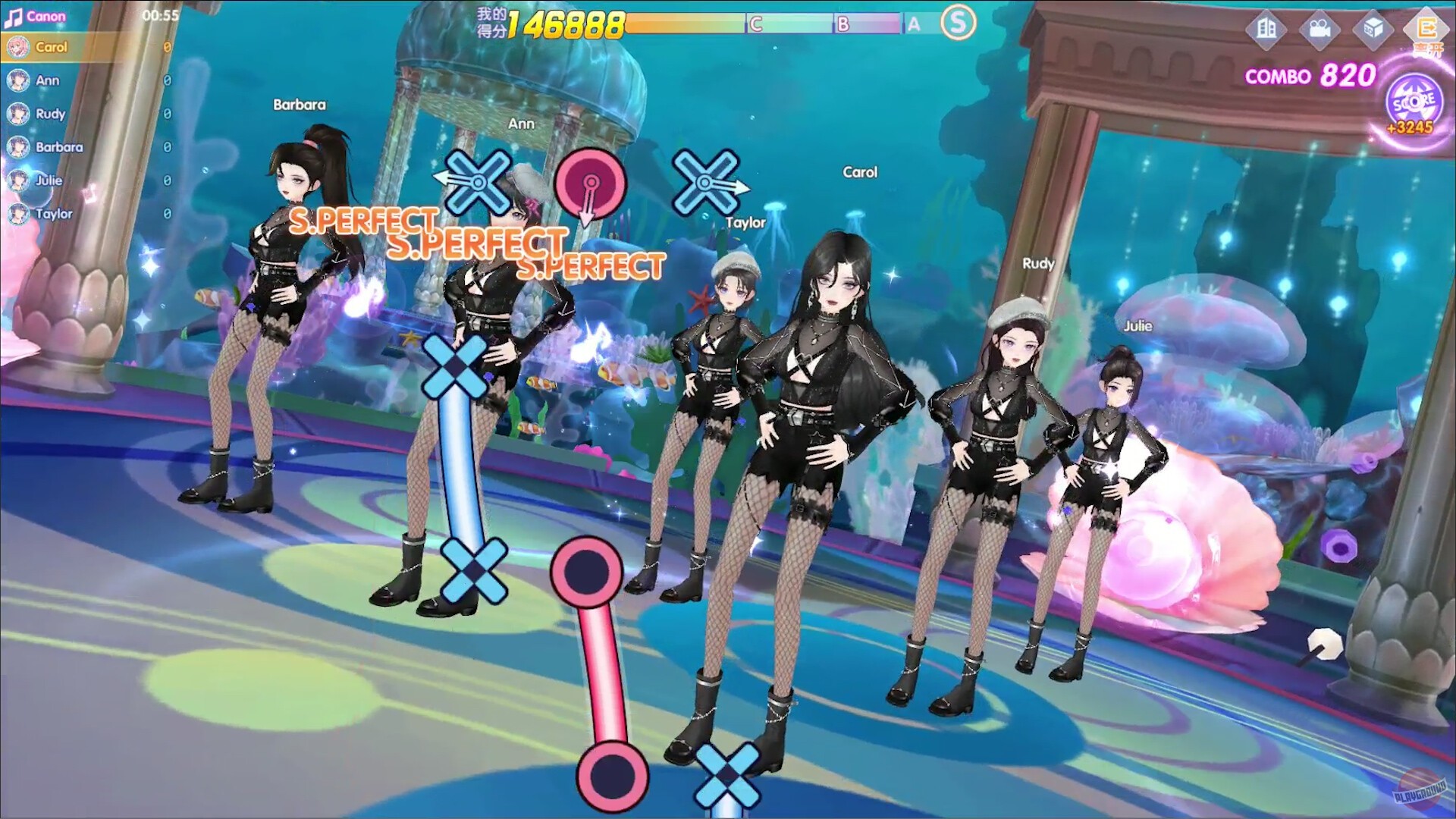Select Carol's highlighted player avatar
1456x819 pixels.
coord(20,47)
